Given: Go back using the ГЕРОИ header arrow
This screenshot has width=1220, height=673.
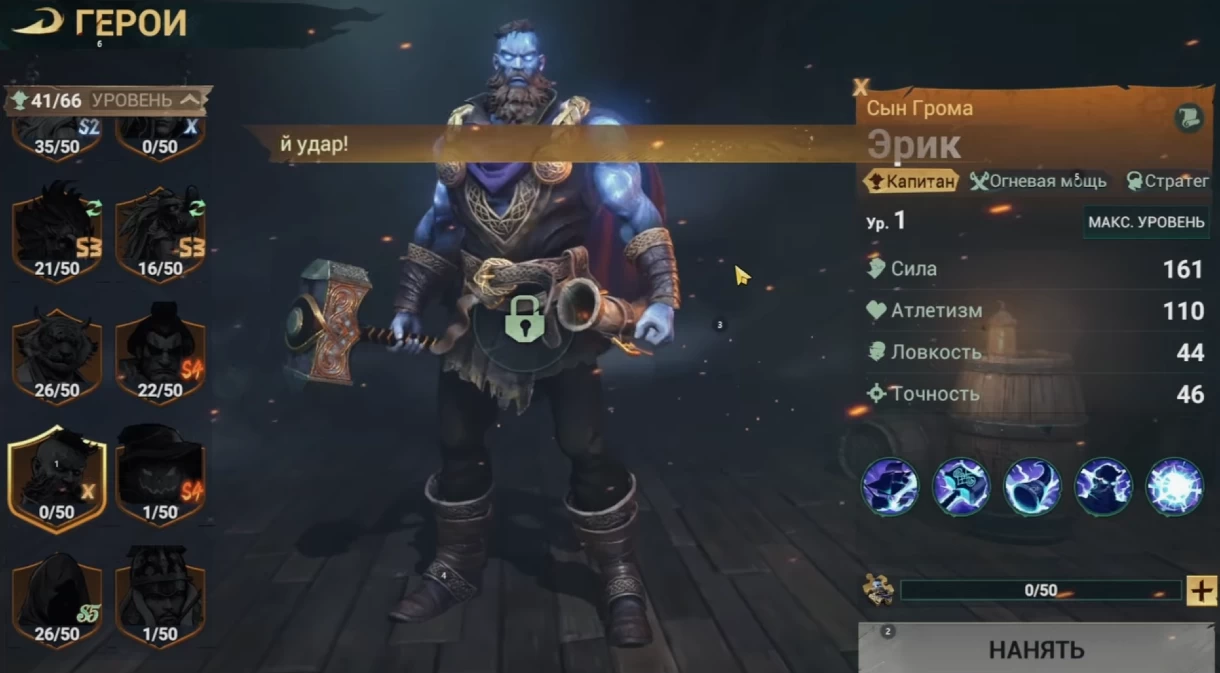Looking at the screenshot, I should coord(38,23).
